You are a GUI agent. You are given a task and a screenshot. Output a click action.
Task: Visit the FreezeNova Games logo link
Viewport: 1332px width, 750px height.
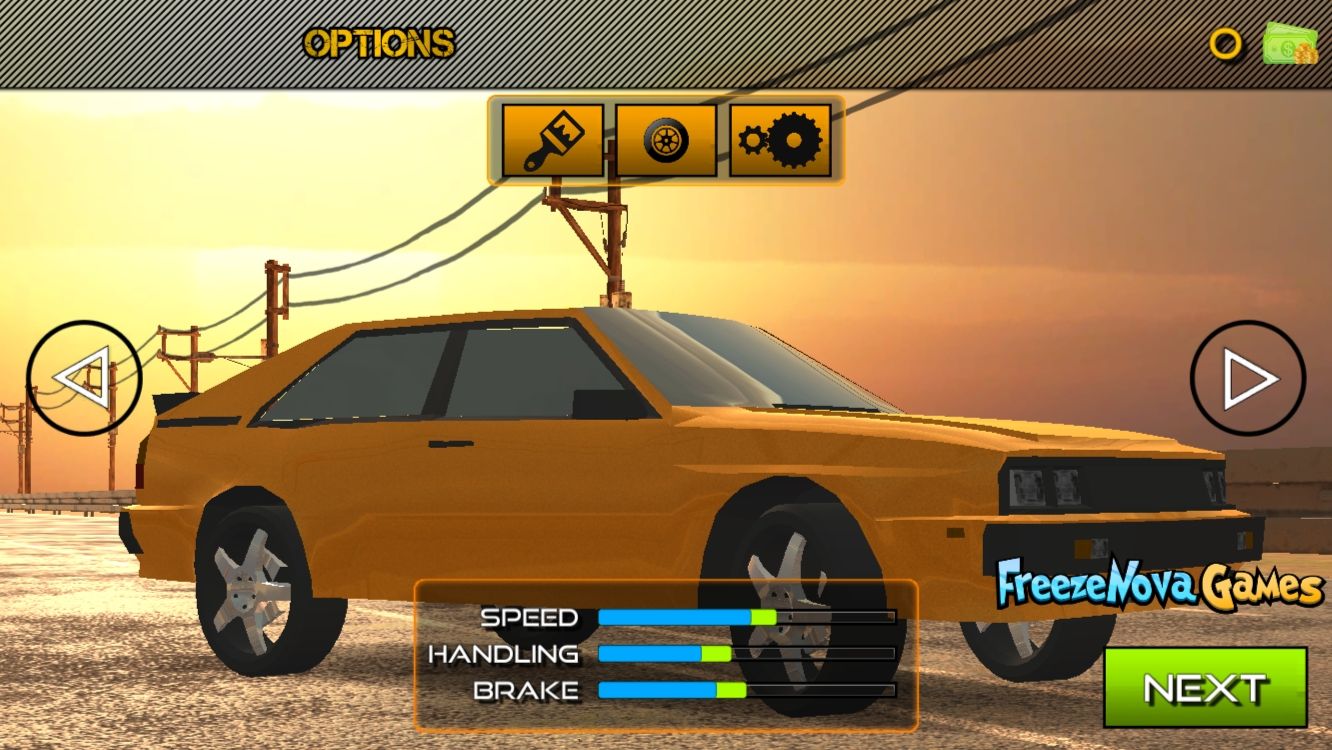pos(1160,585)
